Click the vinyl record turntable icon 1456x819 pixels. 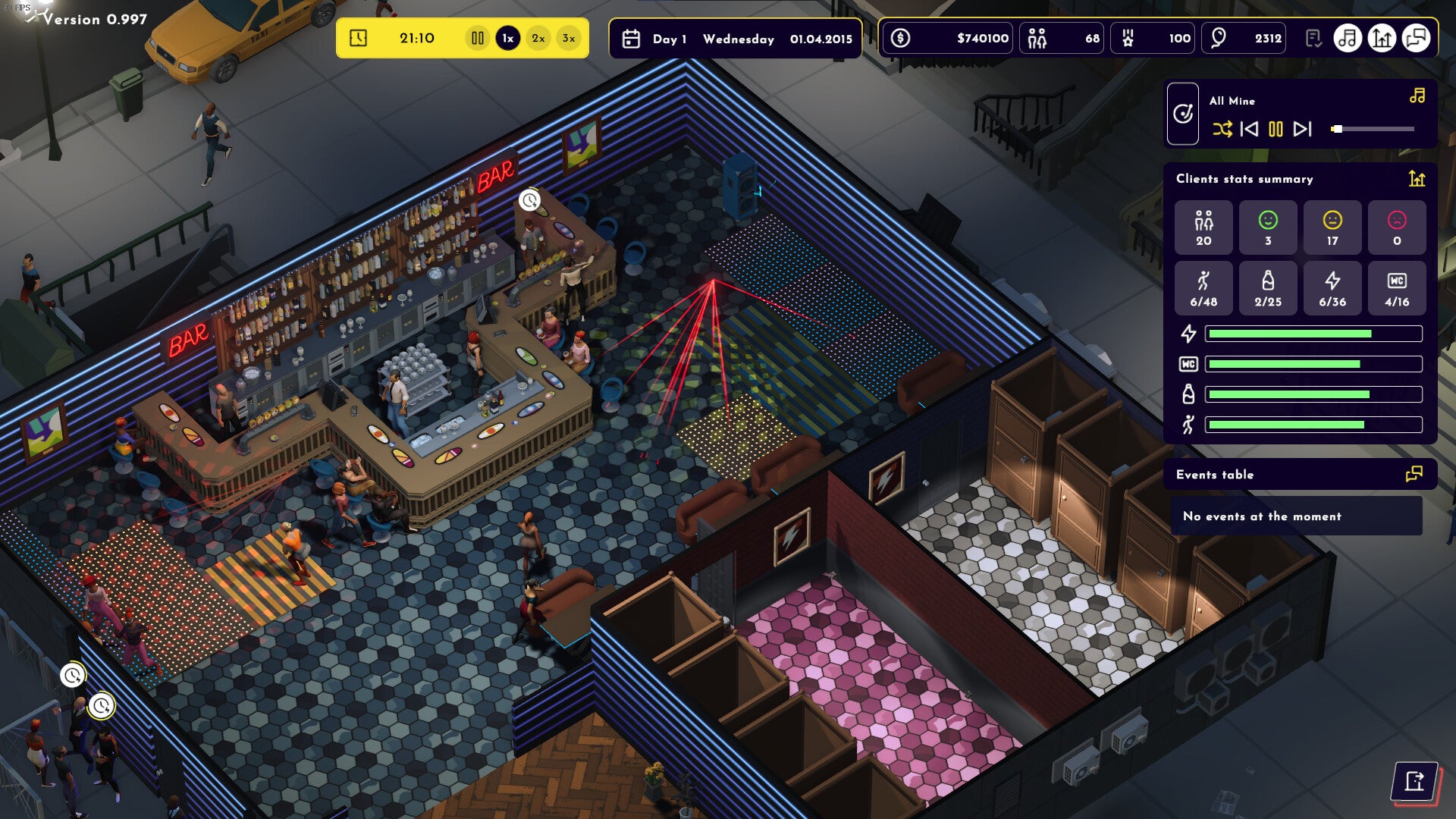coord(1183,114)
